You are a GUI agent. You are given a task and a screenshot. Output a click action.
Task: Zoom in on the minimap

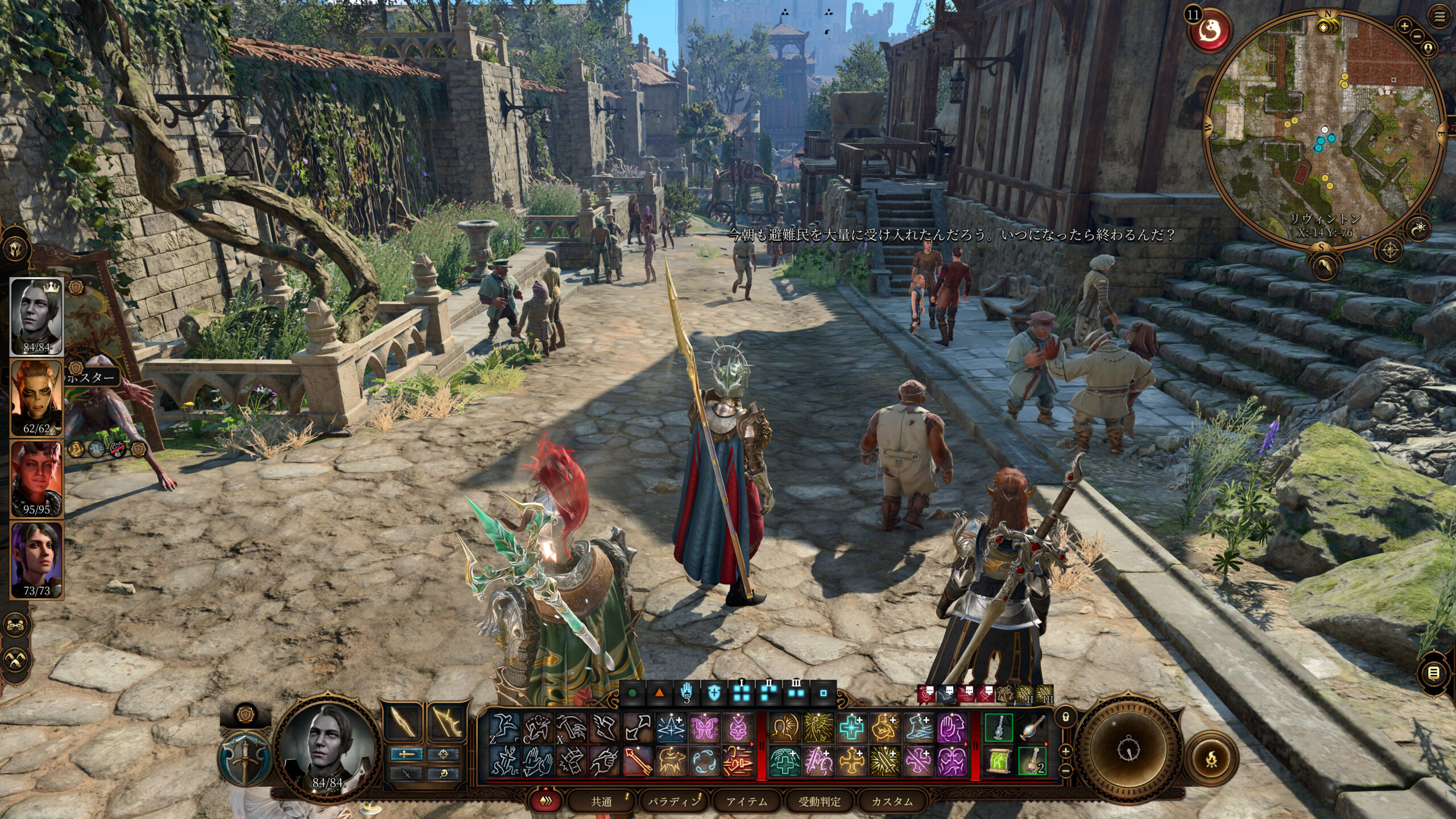(x=1404, y=26)
